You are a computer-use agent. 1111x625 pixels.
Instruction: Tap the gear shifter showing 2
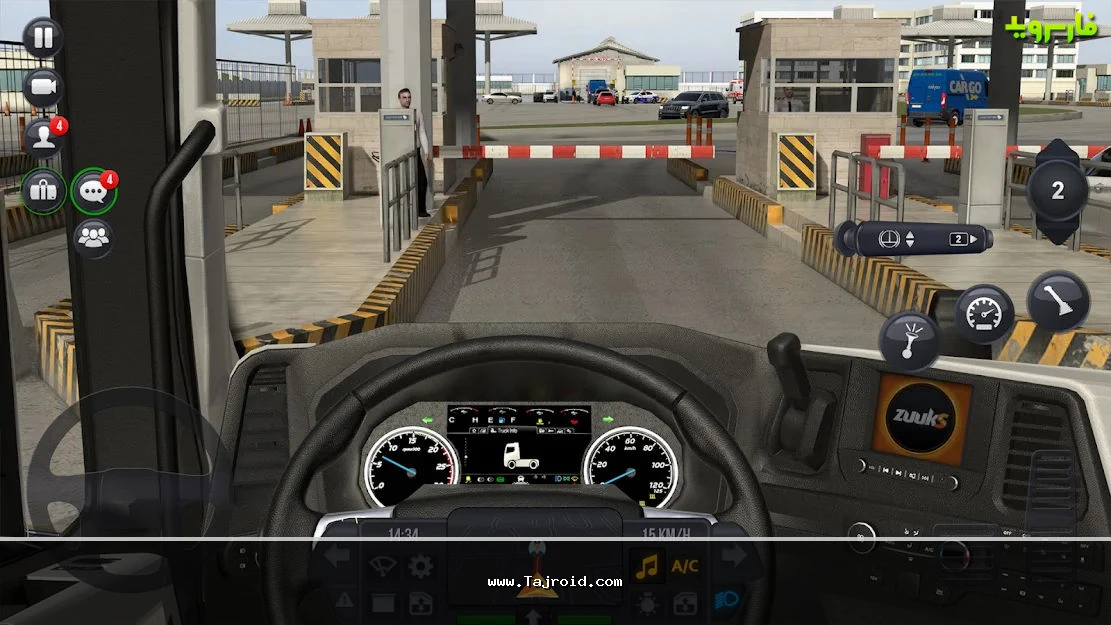tap(1057, 190)
